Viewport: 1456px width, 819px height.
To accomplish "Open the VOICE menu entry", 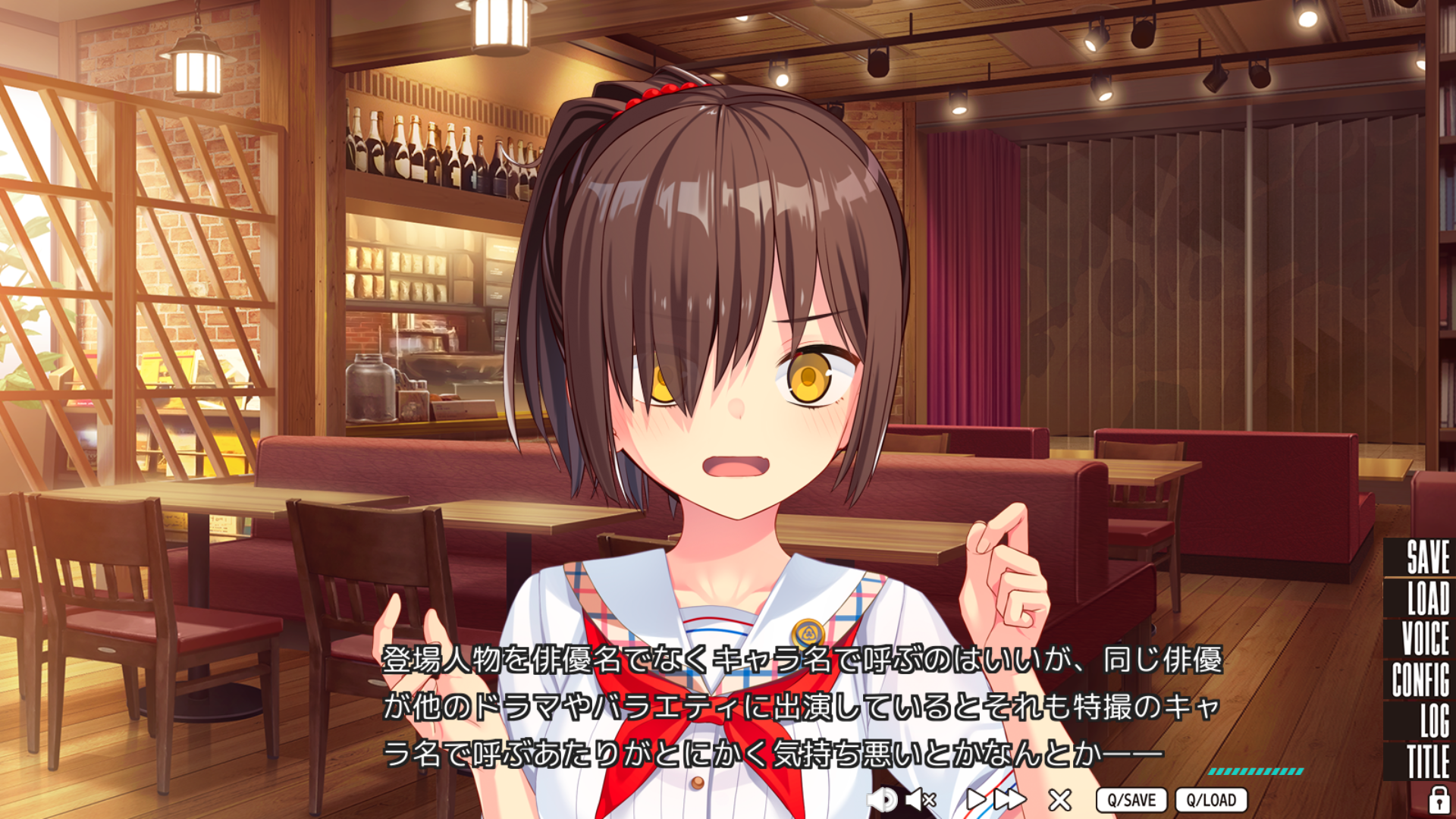I will pos(1425,639).
